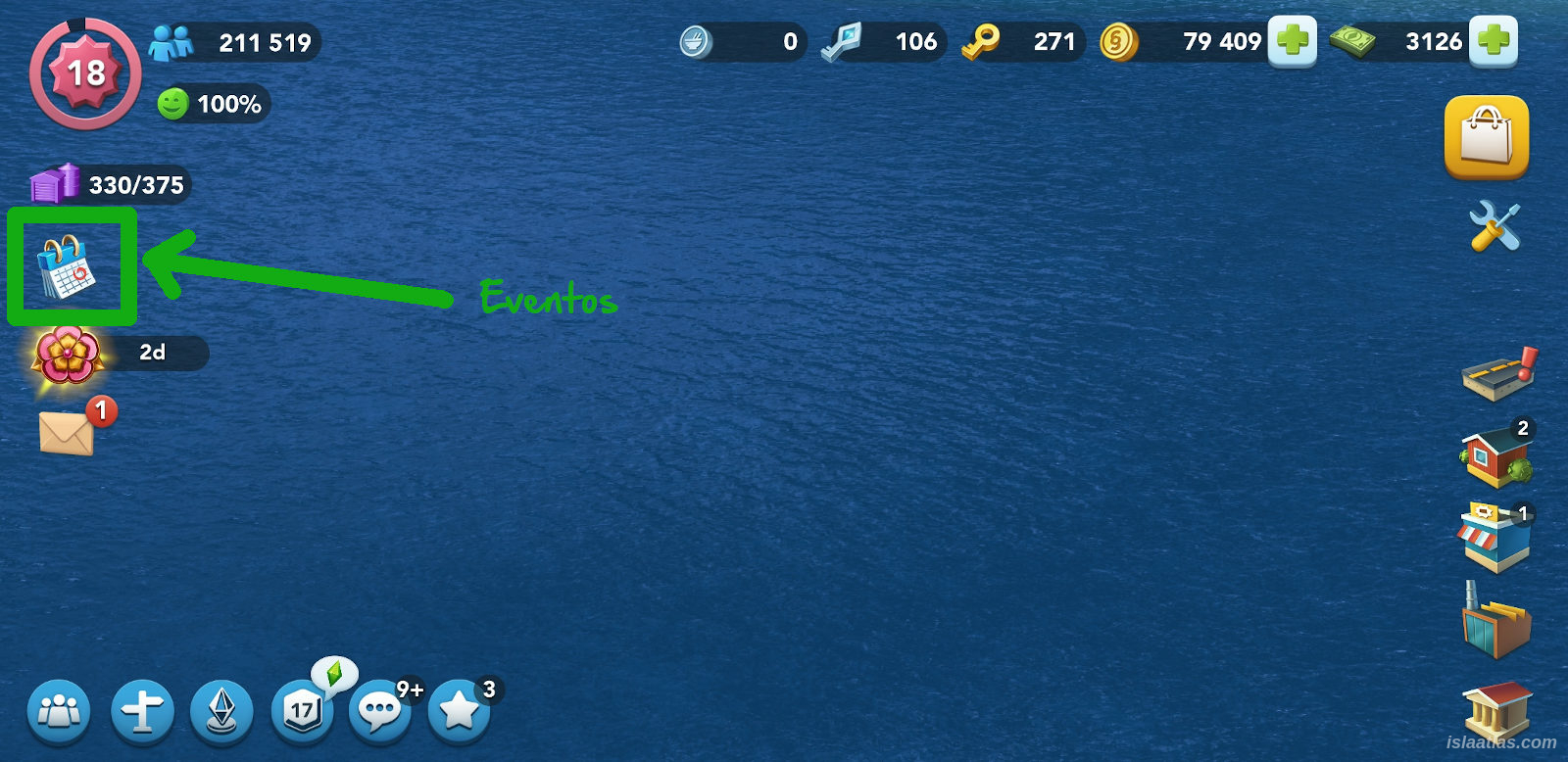Open the friends group button
The image size is (1568, 762).
tap(59, 711)
